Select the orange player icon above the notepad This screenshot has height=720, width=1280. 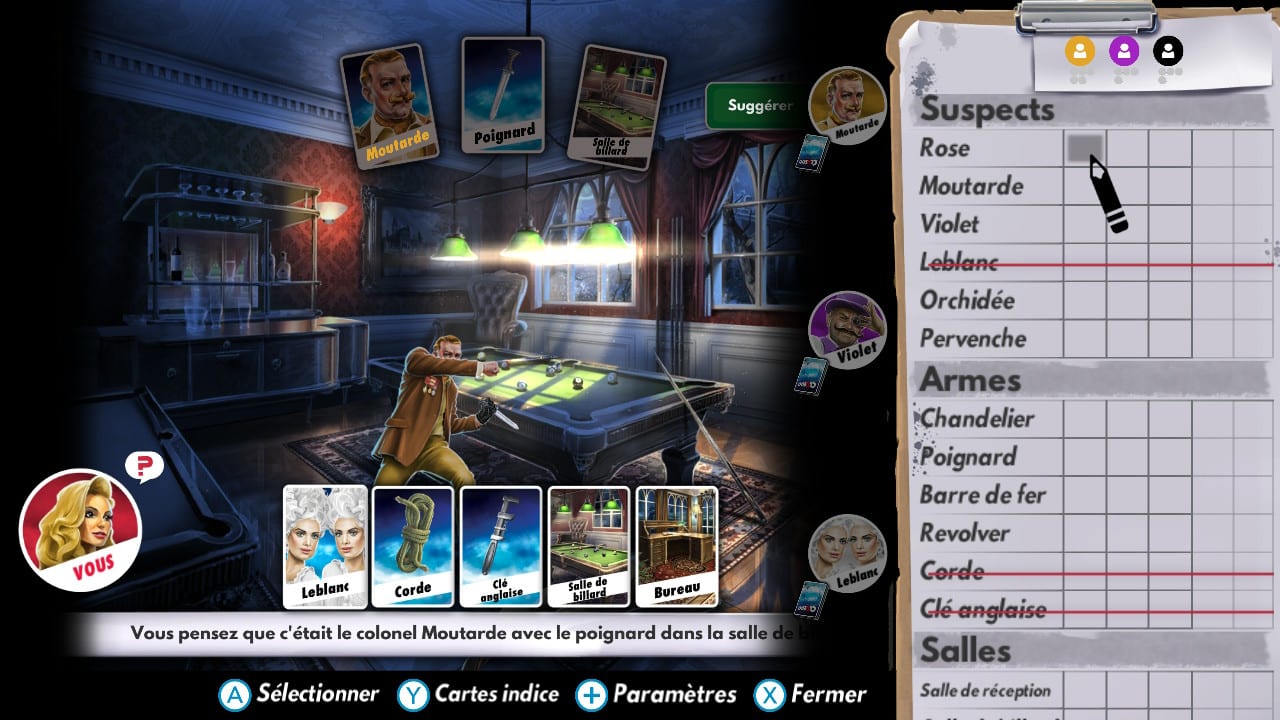[1080, 52]
